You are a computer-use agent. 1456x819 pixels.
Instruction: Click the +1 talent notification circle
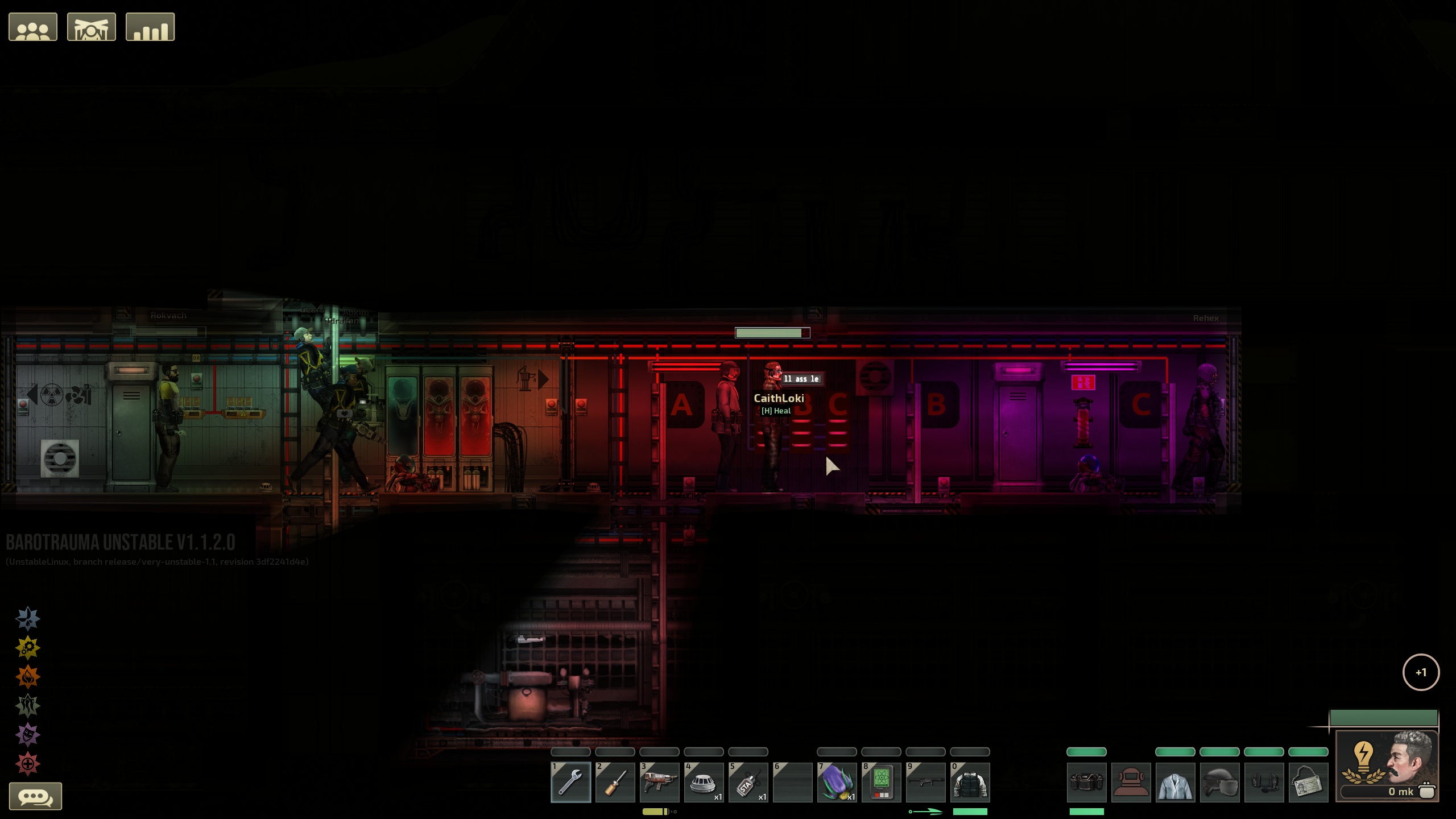point(1422,673)
